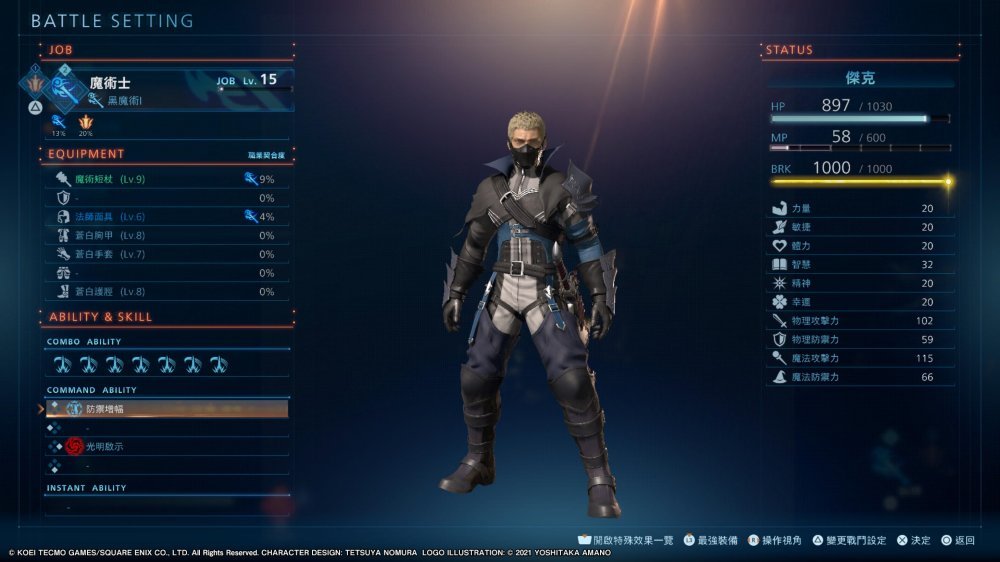Screen dimensions: 1000x562
Task: Choose 變更戰鬥設定 to change battle set
Action: pyautogui.click(x=848, y=540)
